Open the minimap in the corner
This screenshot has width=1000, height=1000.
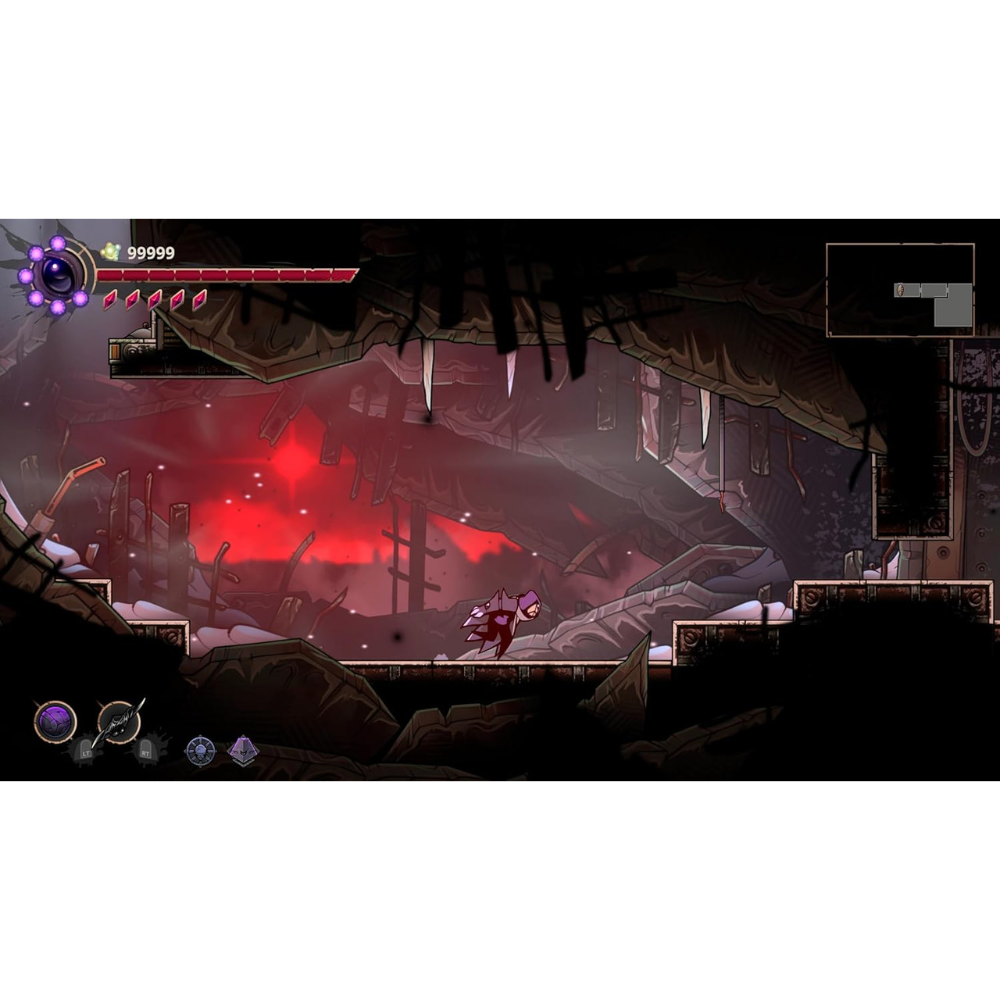[x=900, y=290]
